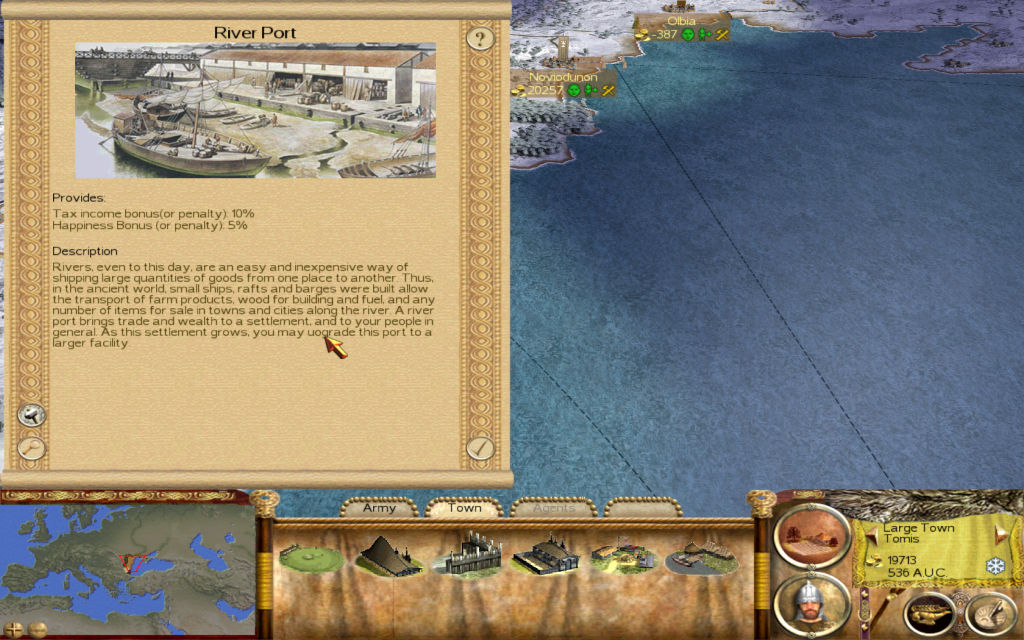Viewport: 1024px width, 640px height.
Task: Click the hammer button on the scroll
Action: pos(32,414)
